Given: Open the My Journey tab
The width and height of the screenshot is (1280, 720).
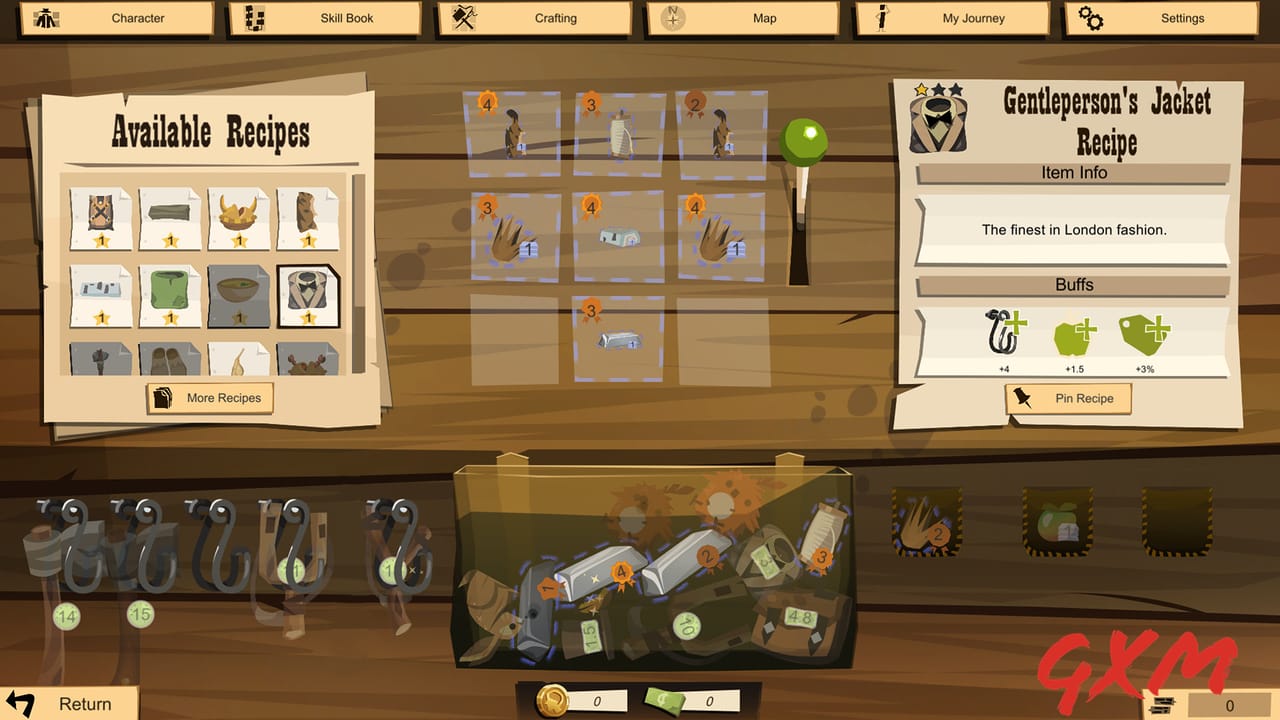Looking at the screenshot, I should click(881, 18).
